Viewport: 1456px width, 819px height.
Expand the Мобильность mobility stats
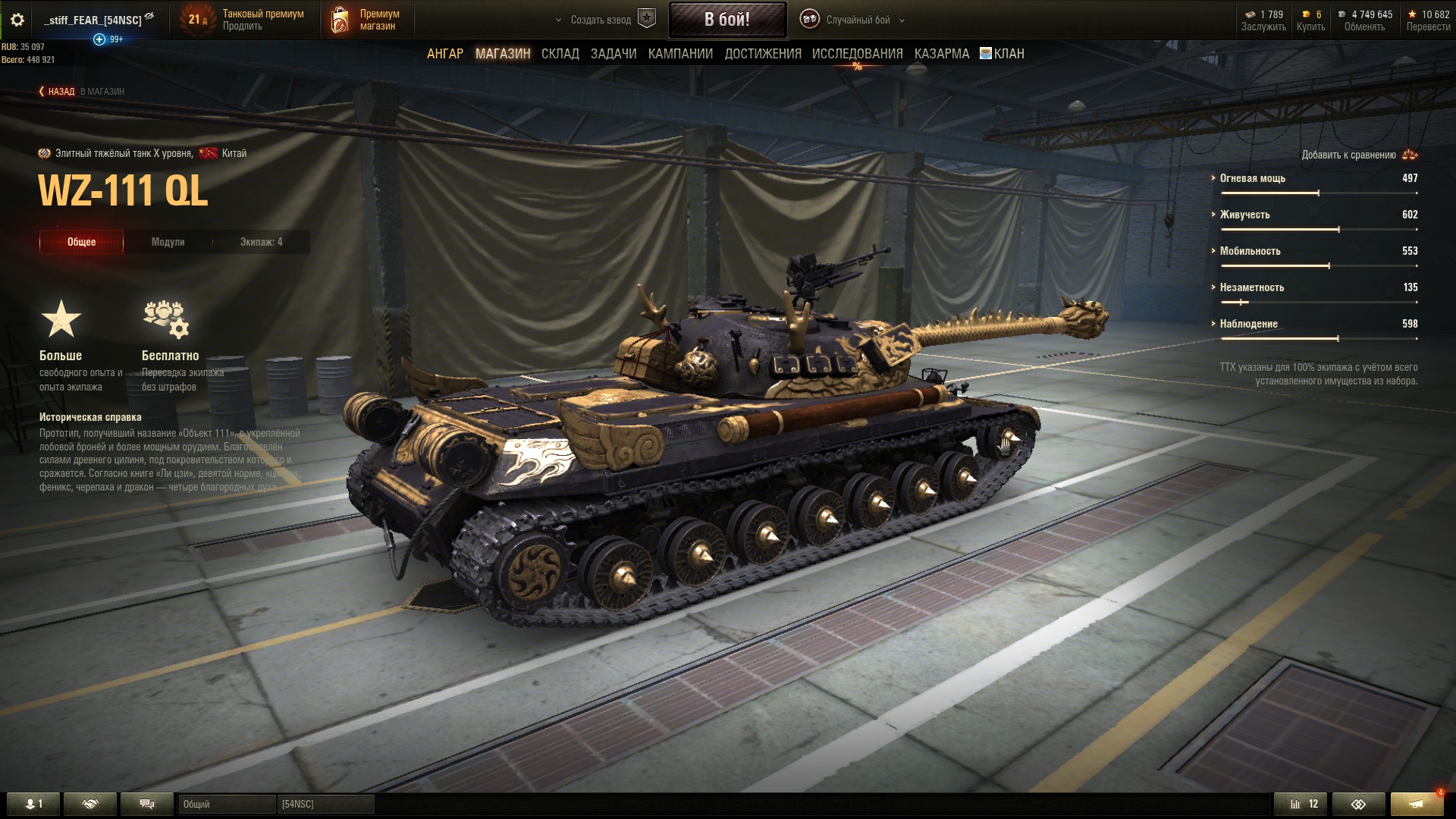point(1250,251)
